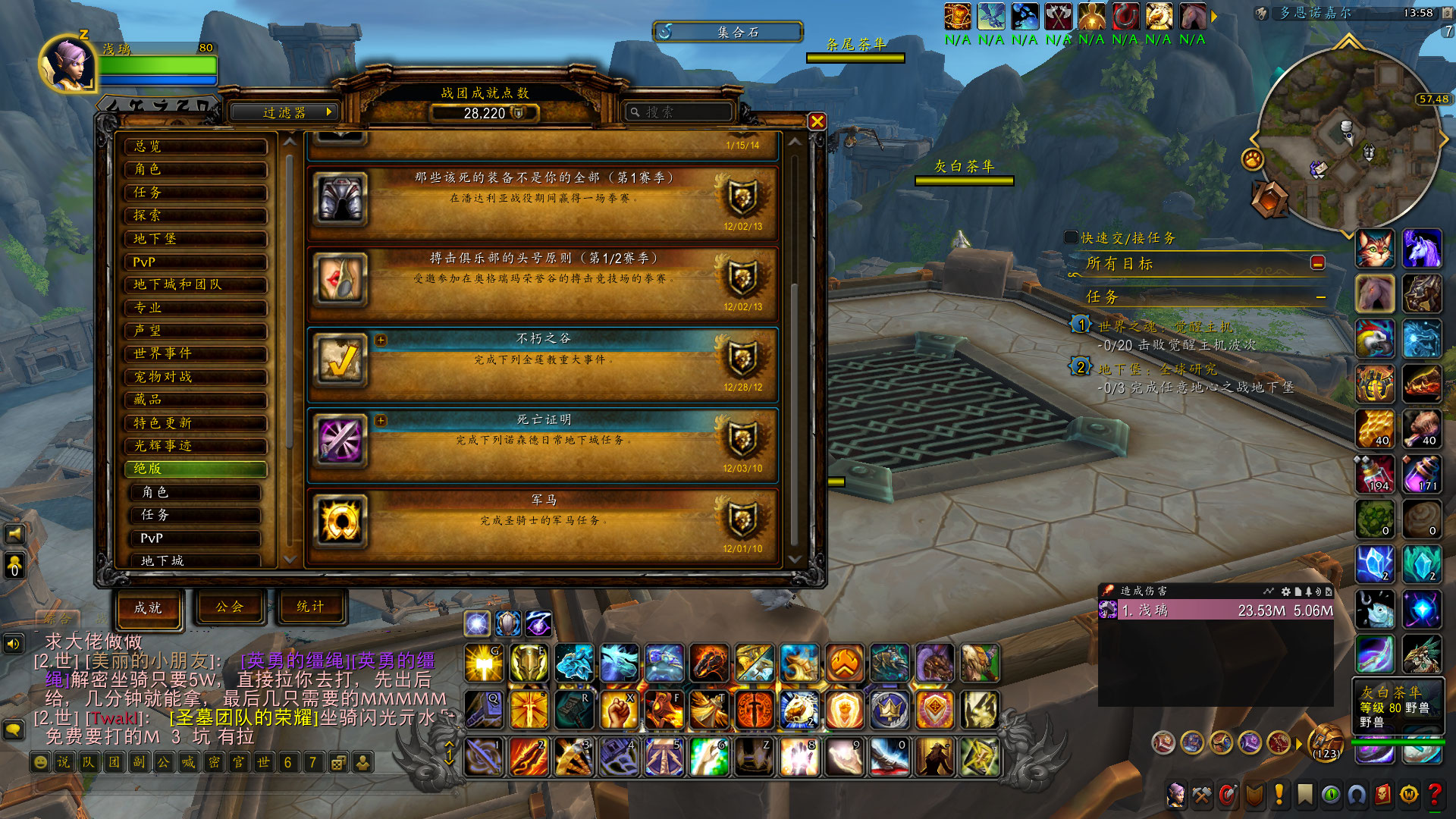Open the red question mark help button
Viewport: 1456px width, 819px height.
[1434, 795]
